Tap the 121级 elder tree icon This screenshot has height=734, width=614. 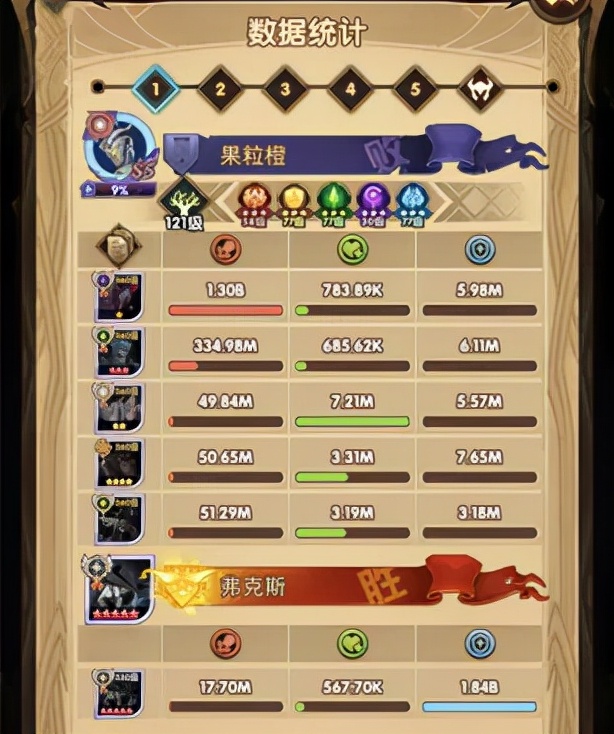click(x=183, y=200)
